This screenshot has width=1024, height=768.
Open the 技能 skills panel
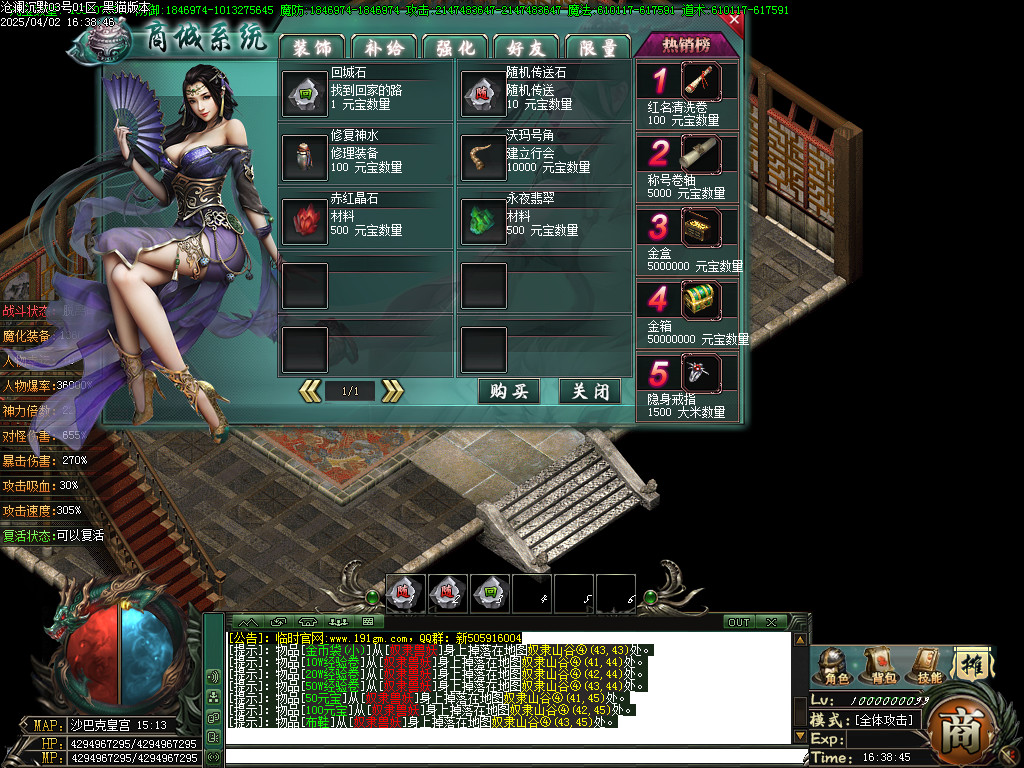(x=929, y=666)
